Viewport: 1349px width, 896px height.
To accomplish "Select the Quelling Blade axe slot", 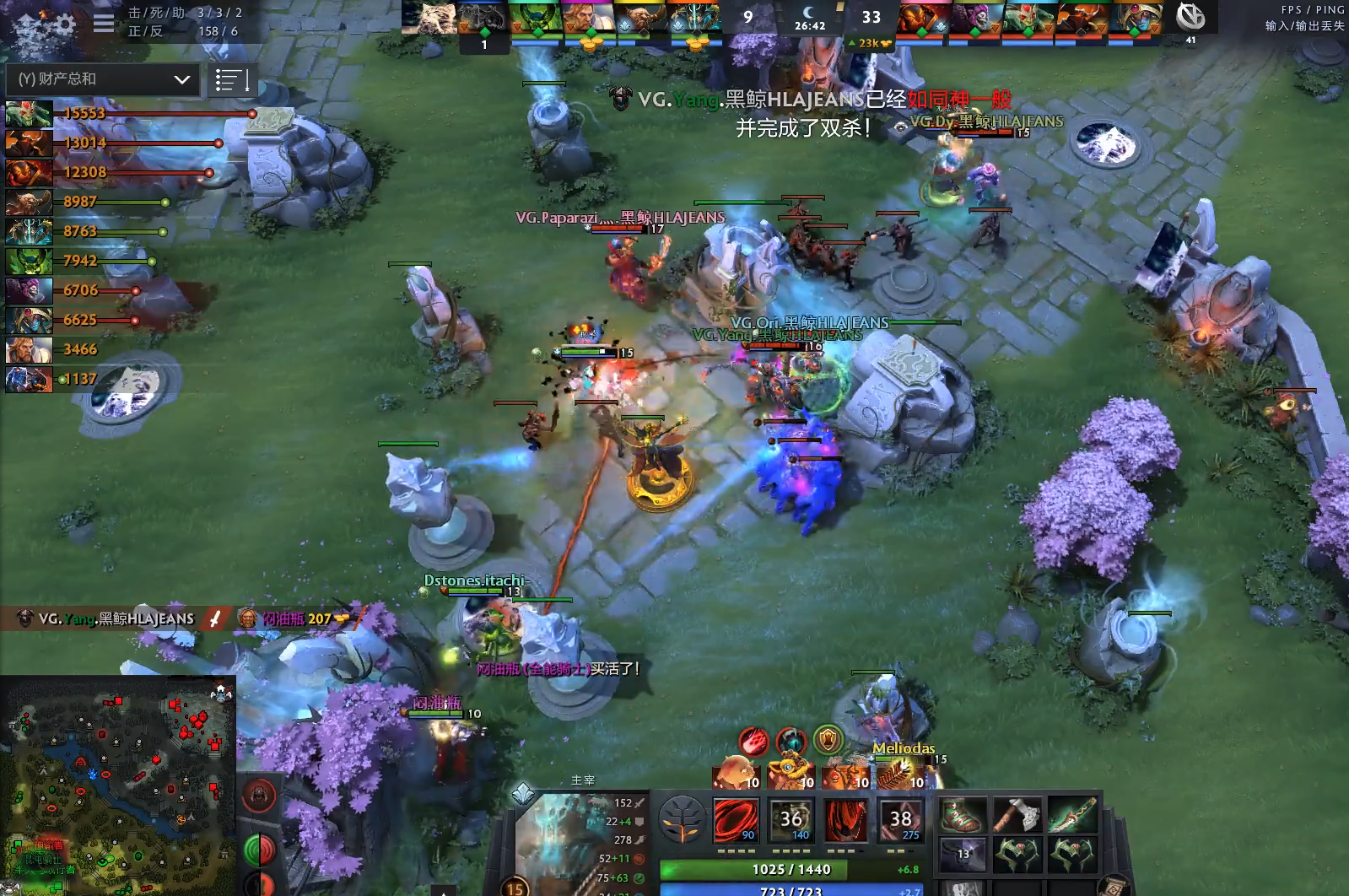I will pyautogui.click(x=1017, y=815).
